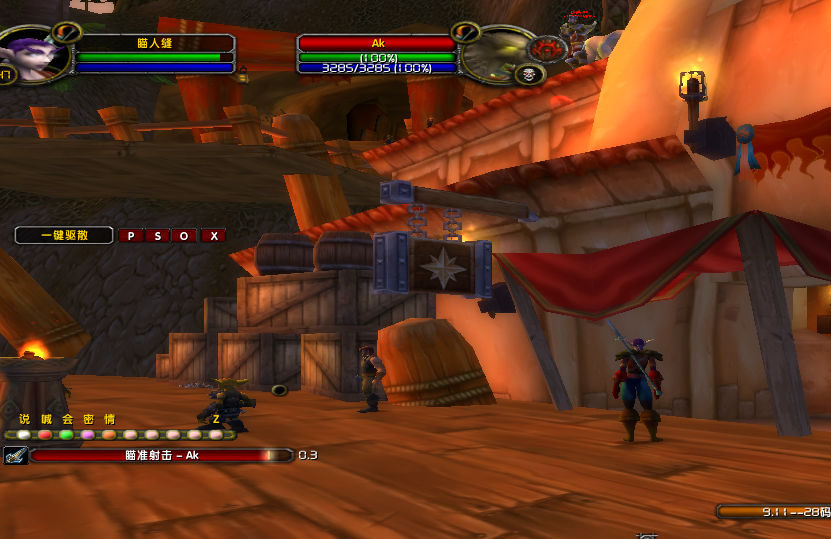Select the green party chat channel
The width and height of the screenshot is (831, 539).
point(67,435)
